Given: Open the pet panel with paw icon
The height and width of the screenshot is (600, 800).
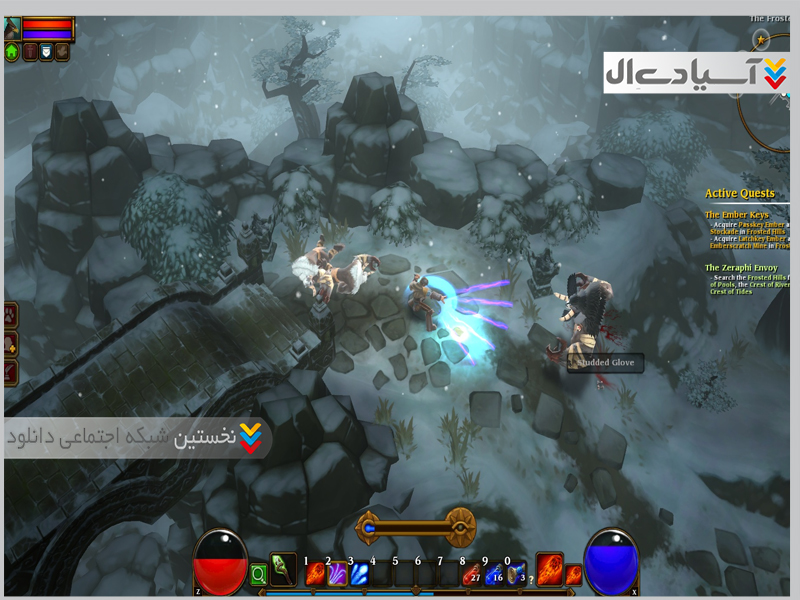Looking at the screenshot, I should pyautogui.click(x=12, y=315).
